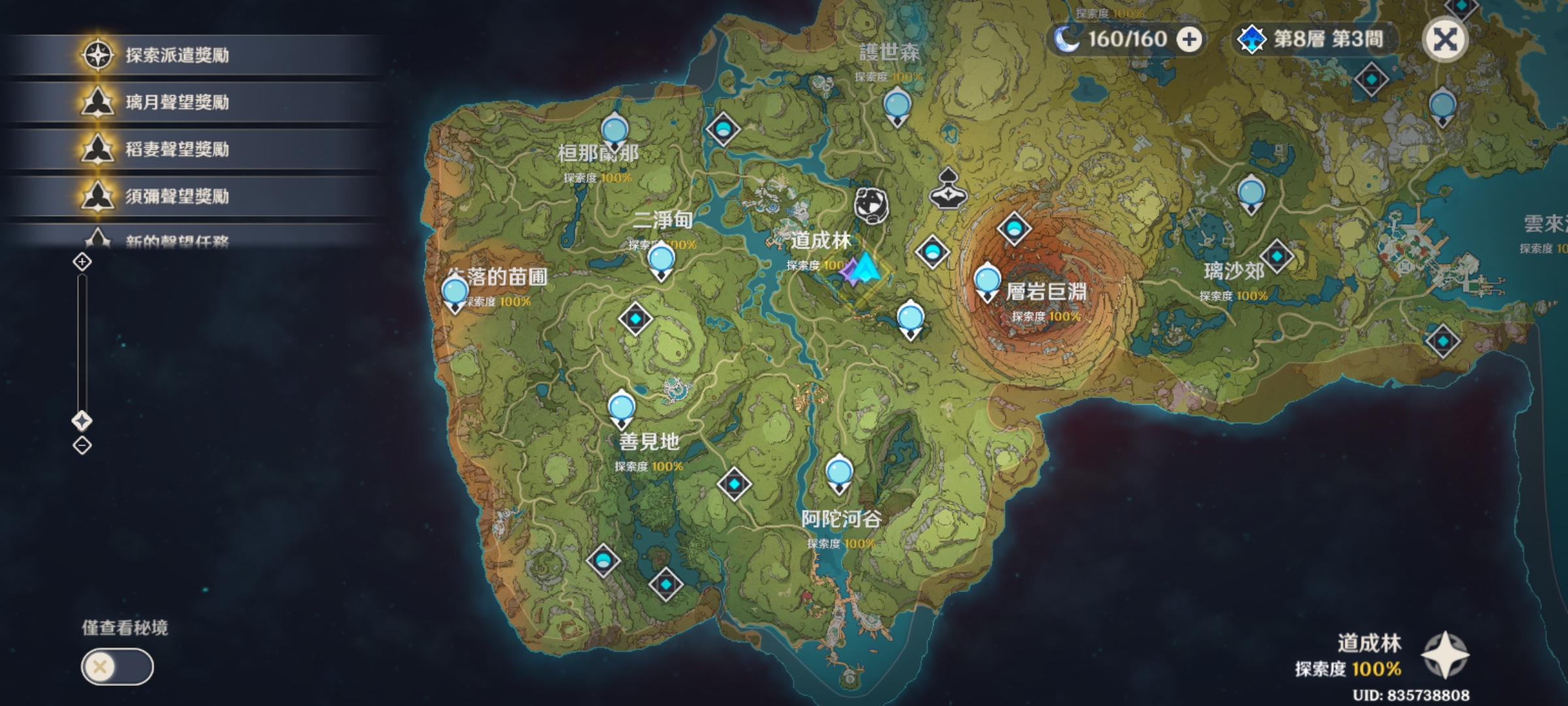
Task: Select the 璃月聲望獎勵 reputation icon
Action: pyautogui.click(x=97, y=102)
